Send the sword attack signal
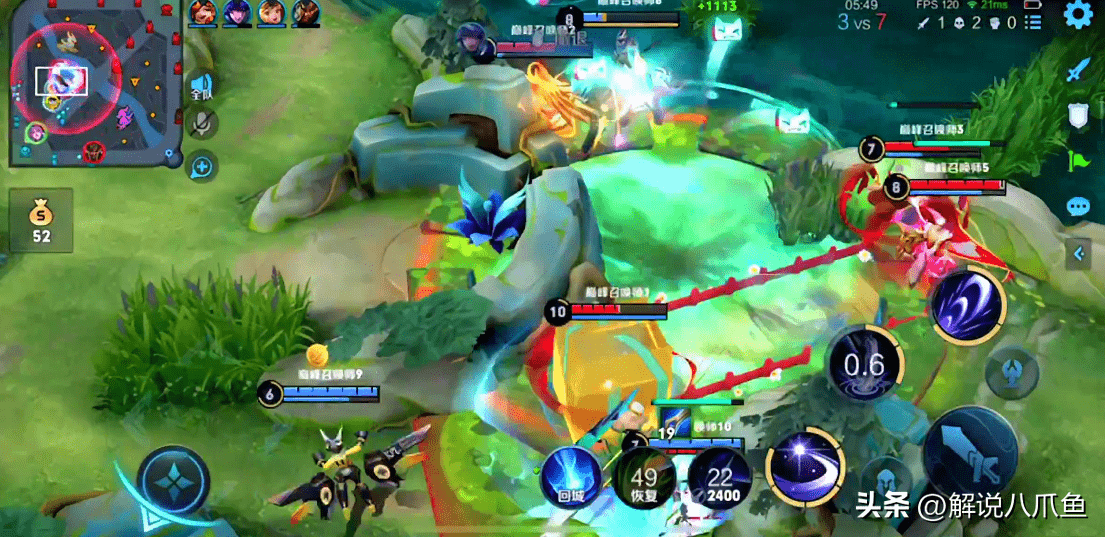The width and height of the screenshot is (1105, 537). tap(1077, 70)
